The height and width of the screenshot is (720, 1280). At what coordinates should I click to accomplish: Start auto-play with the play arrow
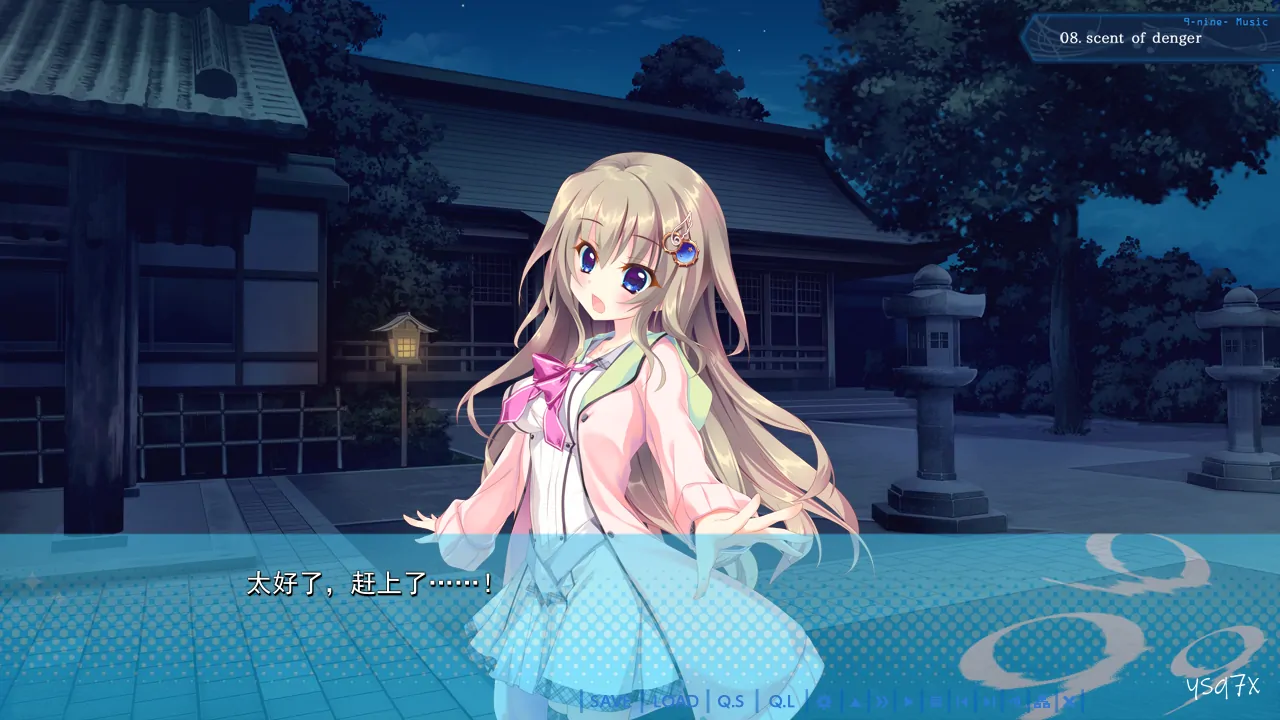pos(909,701)
